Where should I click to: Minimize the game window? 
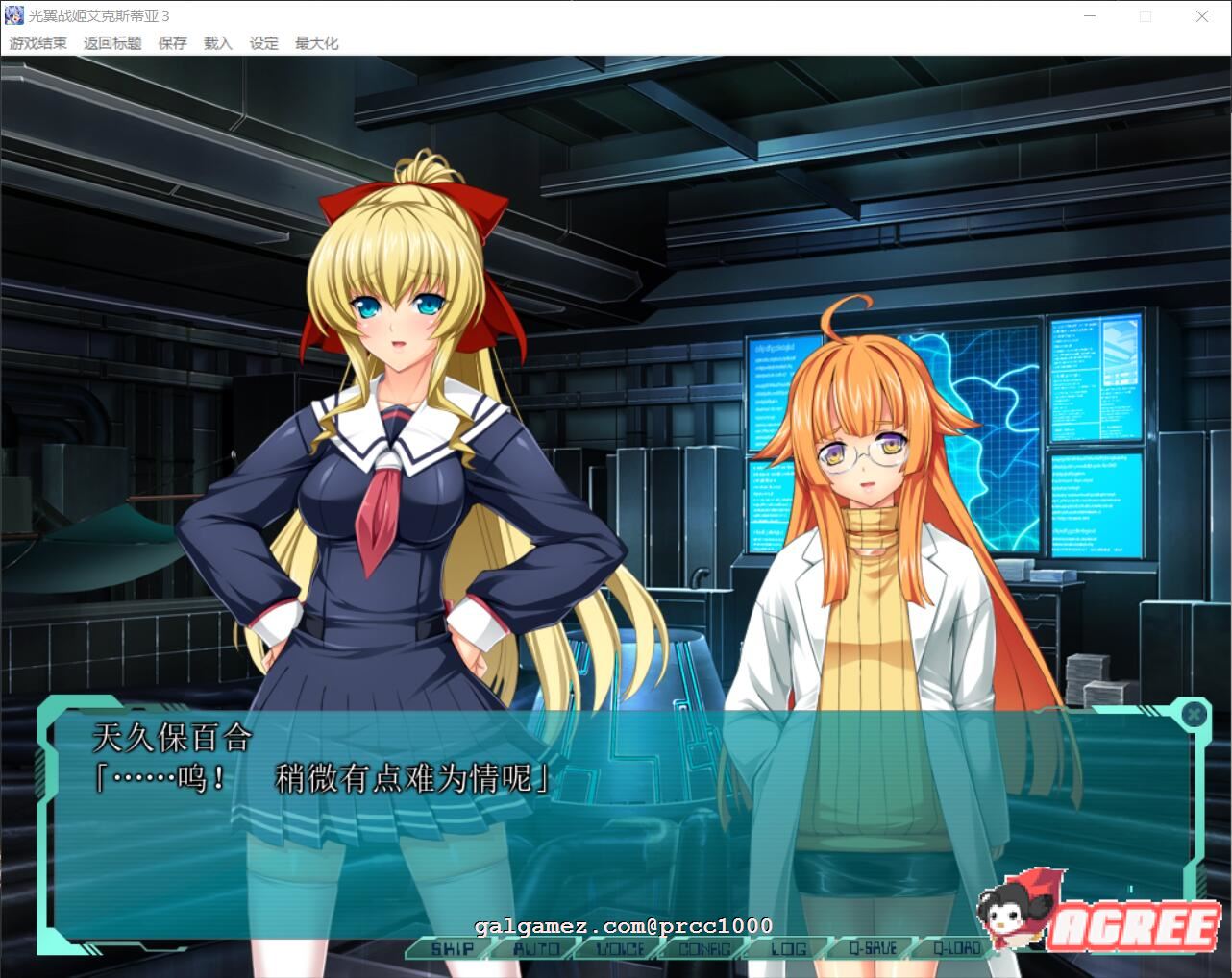1090,16
